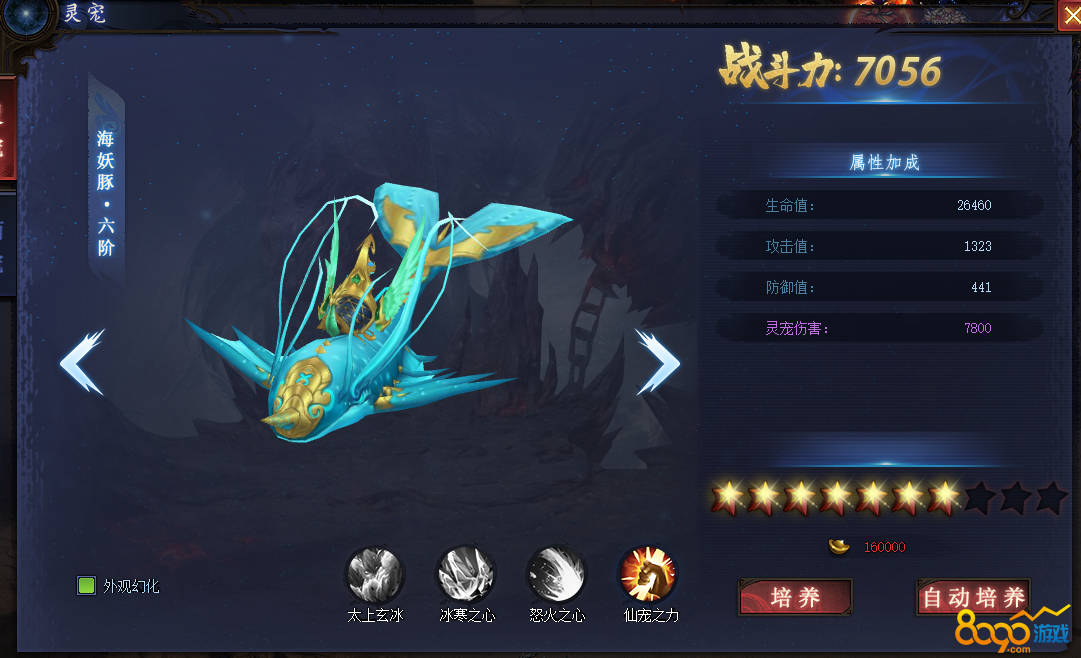This screenshot has width=1081, height=658.
Task: Close the 灵宠 pet window
Action: (1070, 15)
